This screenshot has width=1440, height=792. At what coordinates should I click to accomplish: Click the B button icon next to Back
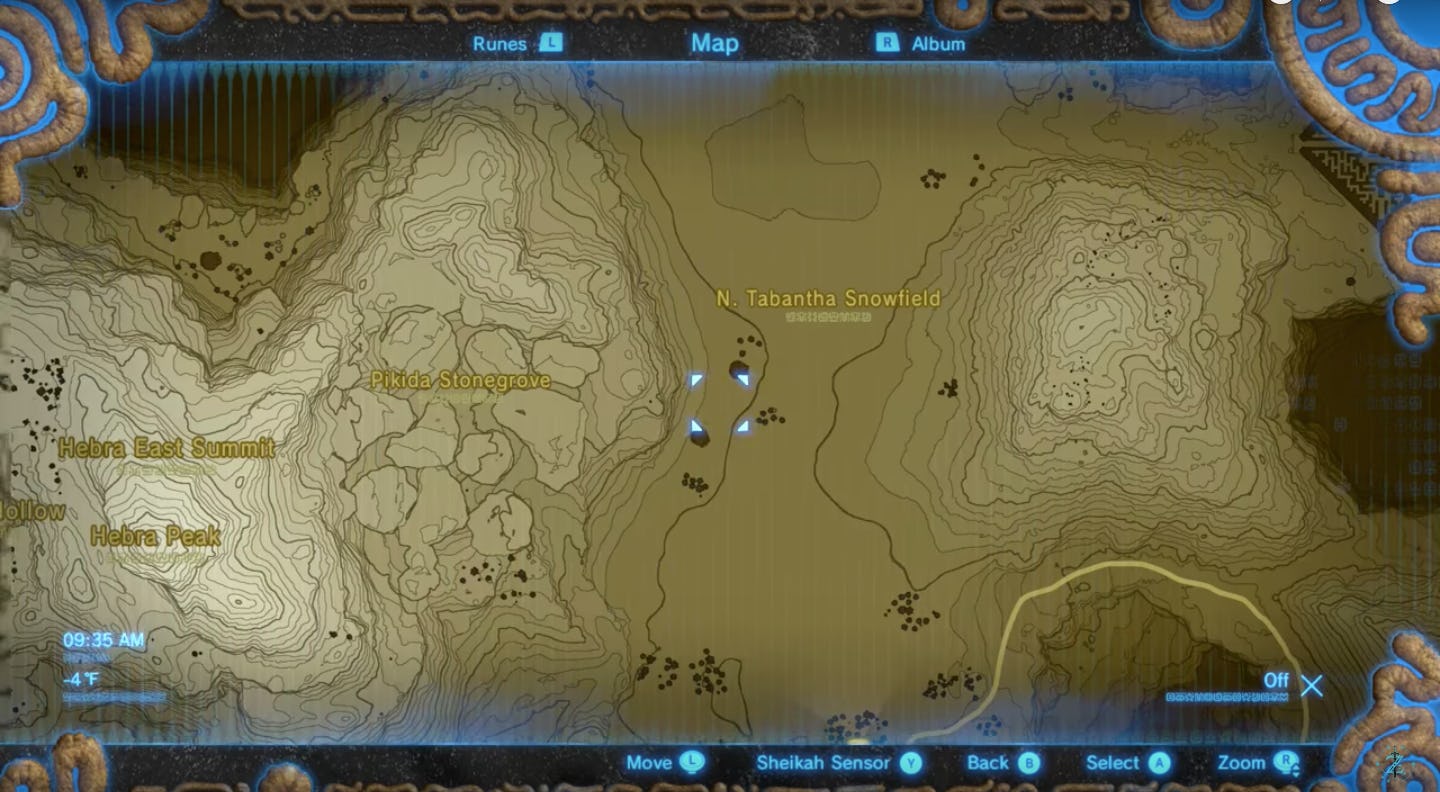[1029, 763]
